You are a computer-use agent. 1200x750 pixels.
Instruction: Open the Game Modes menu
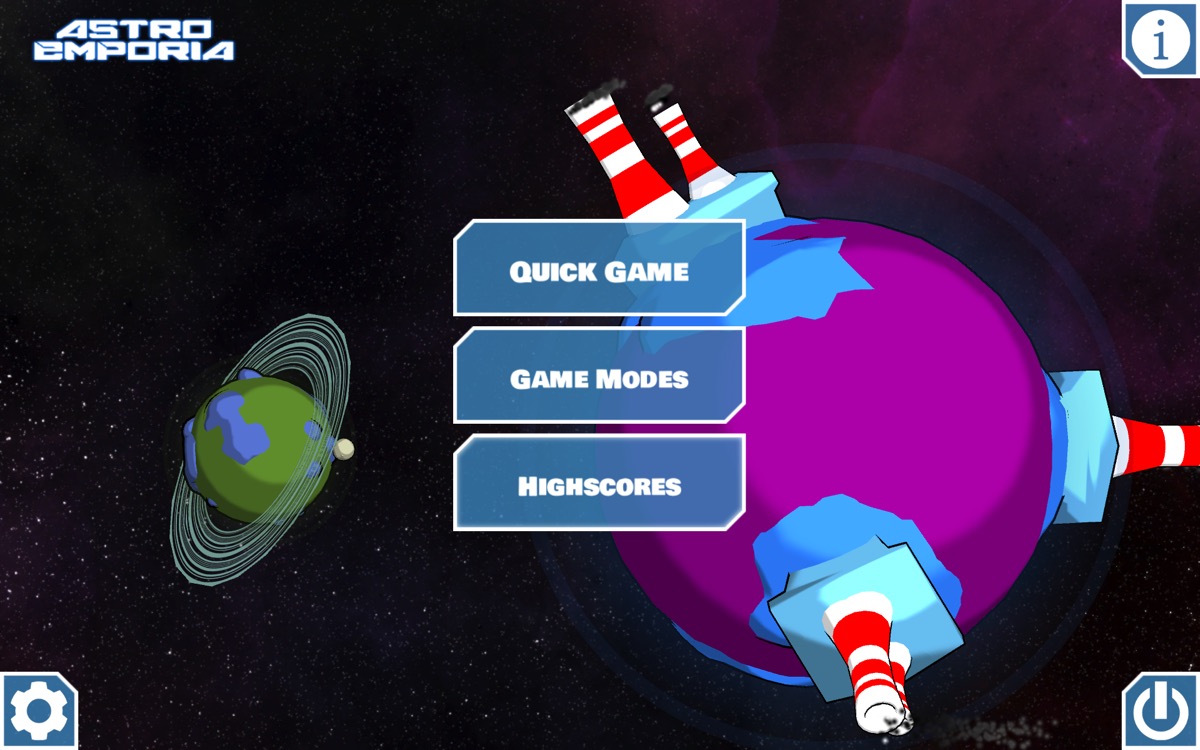pyautogui.click(x=599, y=377)
